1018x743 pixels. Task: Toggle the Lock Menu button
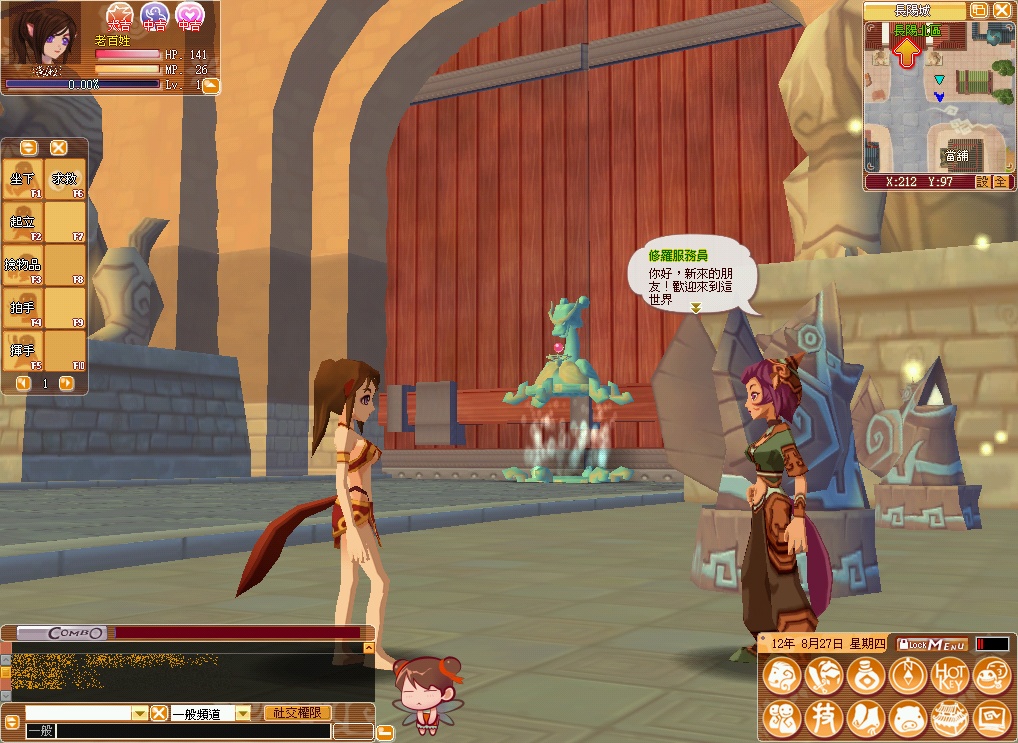(932, 645)
